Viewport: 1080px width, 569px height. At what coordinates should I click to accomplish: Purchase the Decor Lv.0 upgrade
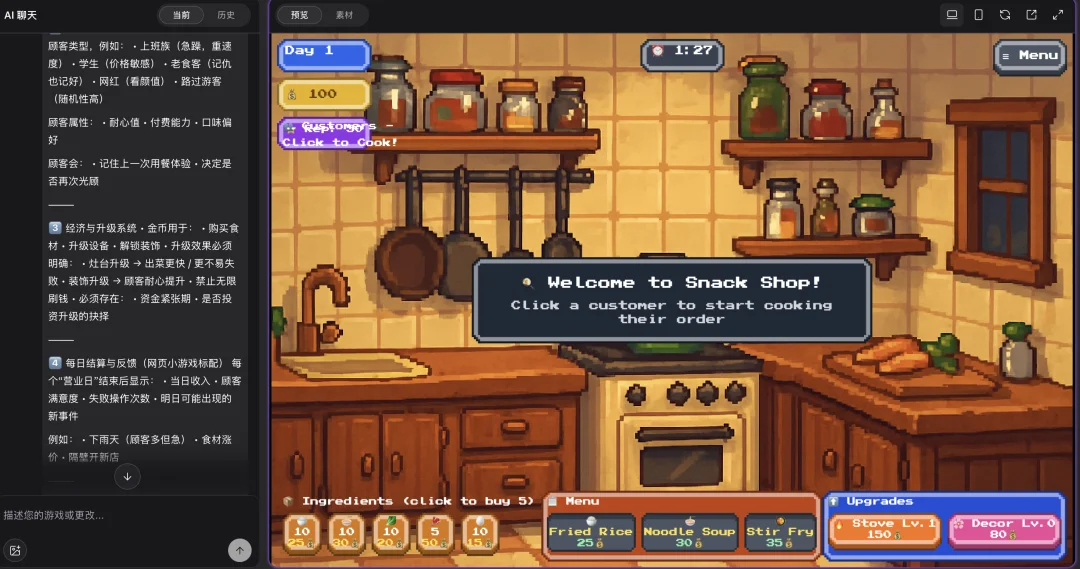(1002, 528)
